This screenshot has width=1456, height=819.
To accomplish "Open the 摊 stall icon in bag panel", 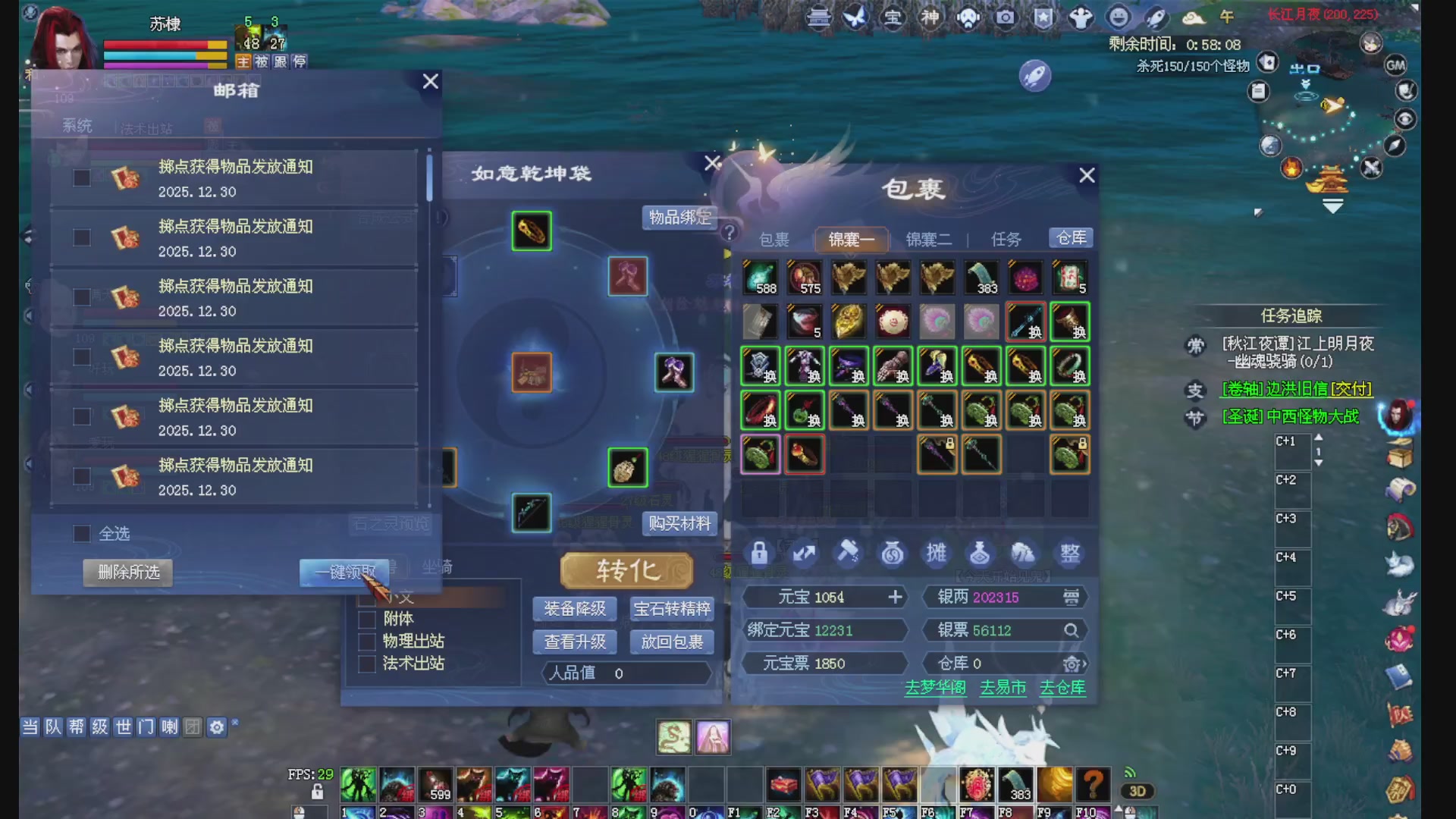I will tap(936, 554).
